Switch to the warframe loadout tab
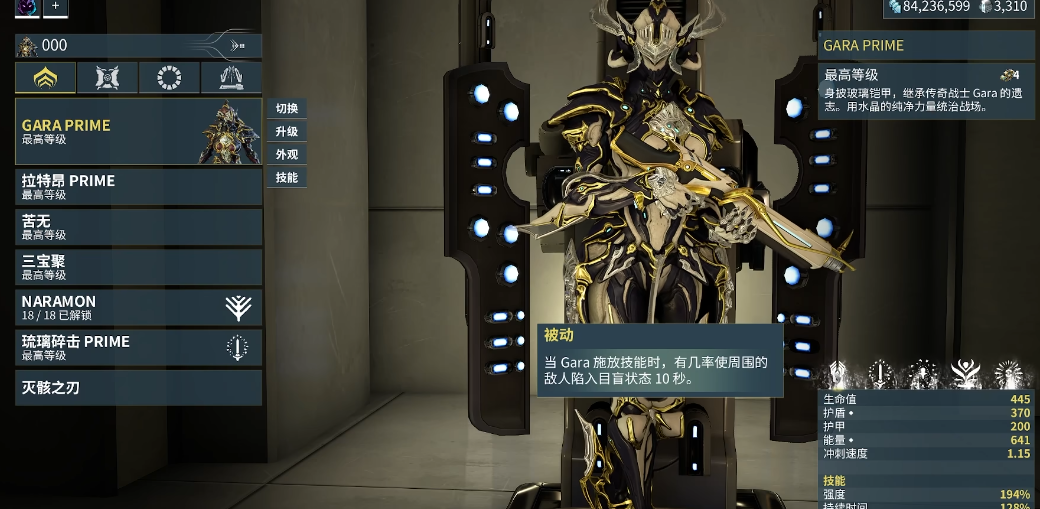 click(45, 78)
